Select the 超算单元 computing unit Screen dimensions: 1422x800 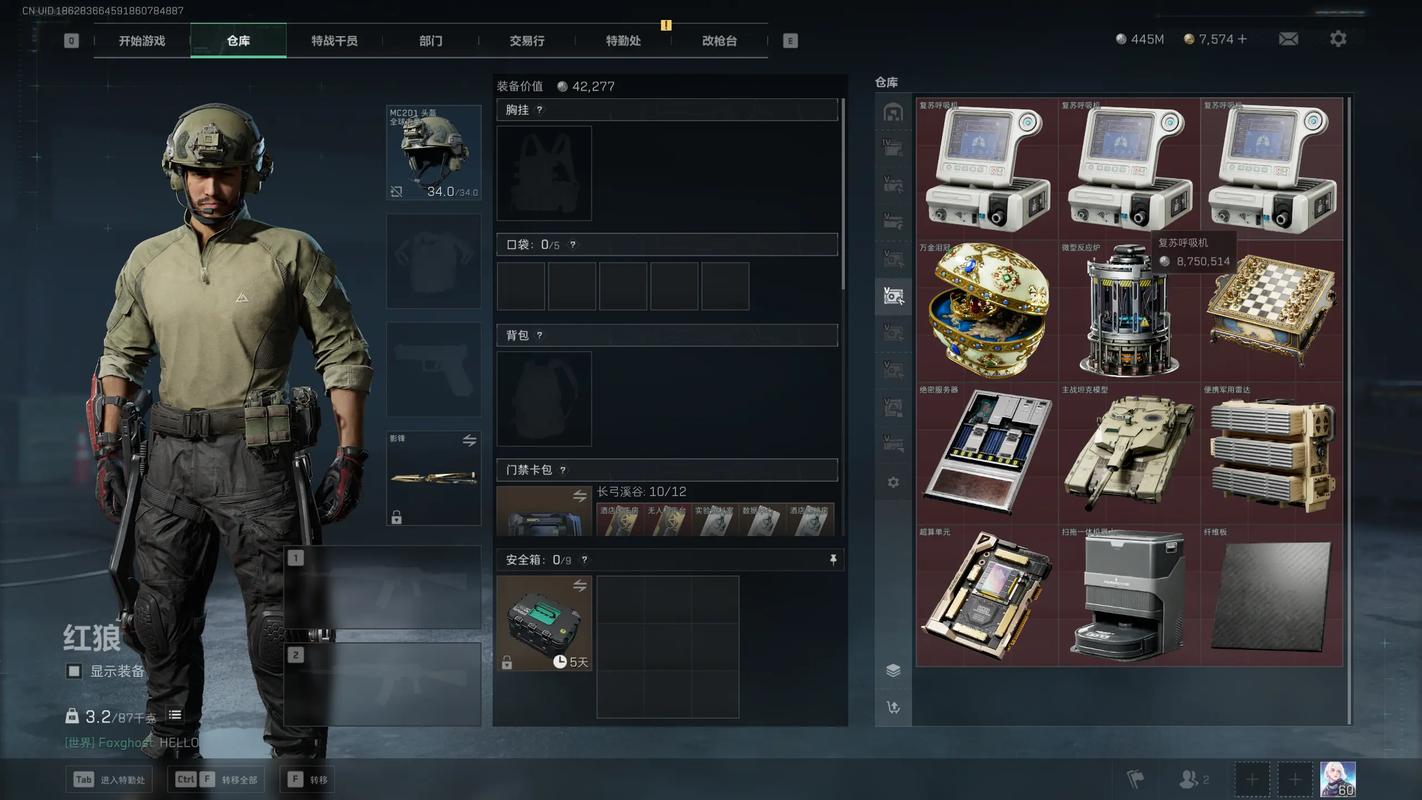[x=986, y=595]
